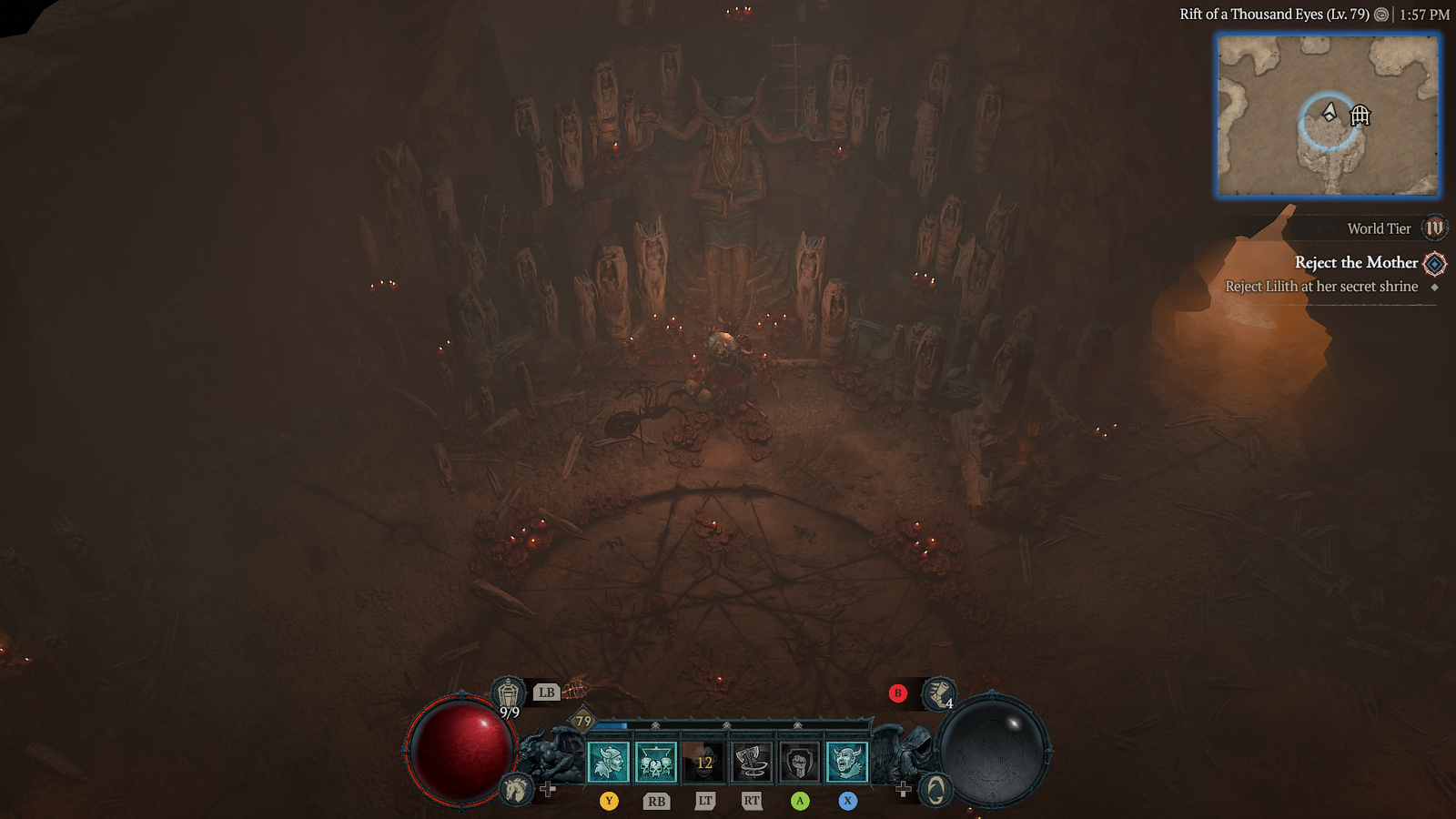Click the red health orb
The image size is (1456, 819).
[461, 748]
